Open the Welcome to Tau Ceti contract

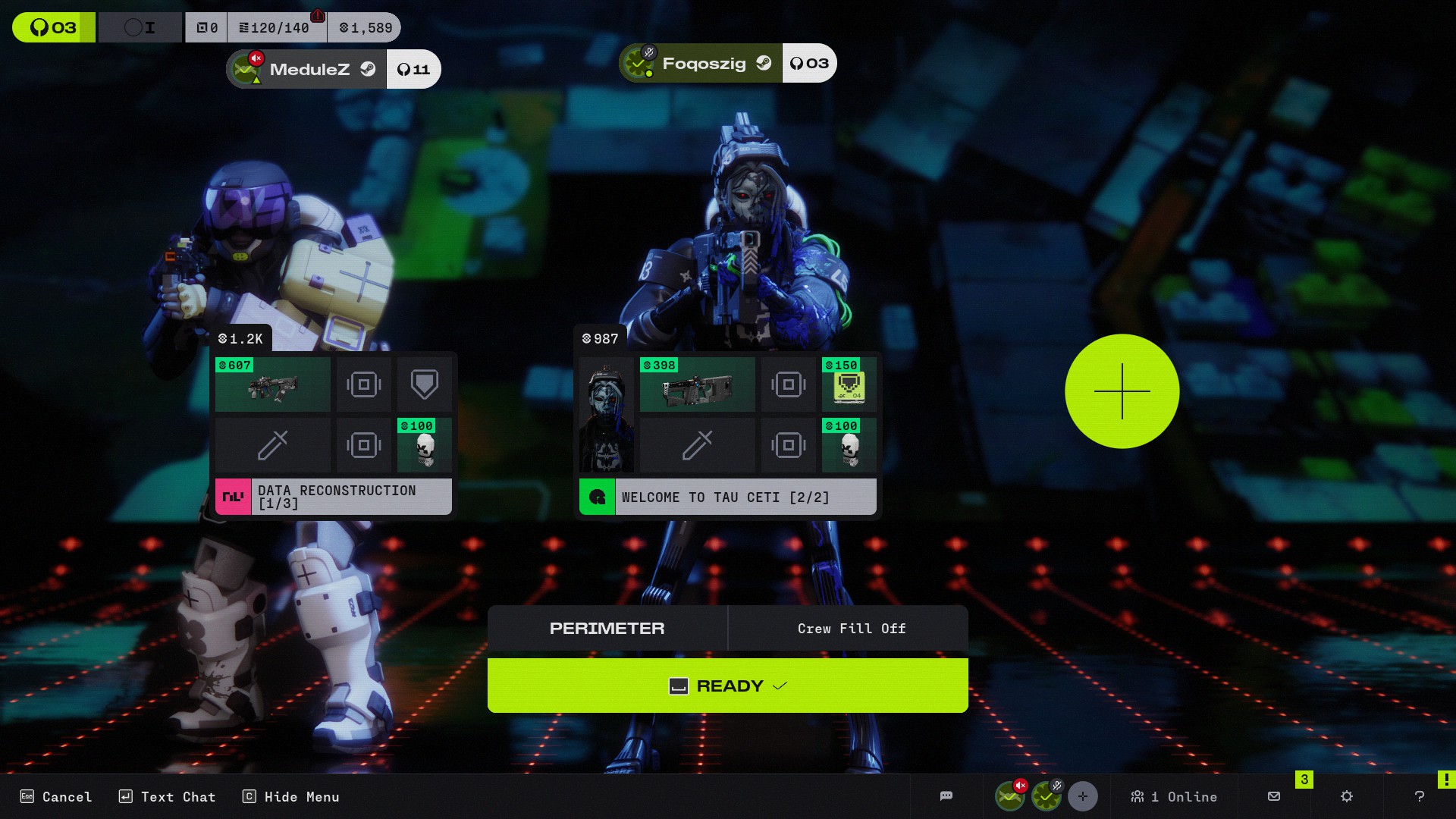click(728, 497)
